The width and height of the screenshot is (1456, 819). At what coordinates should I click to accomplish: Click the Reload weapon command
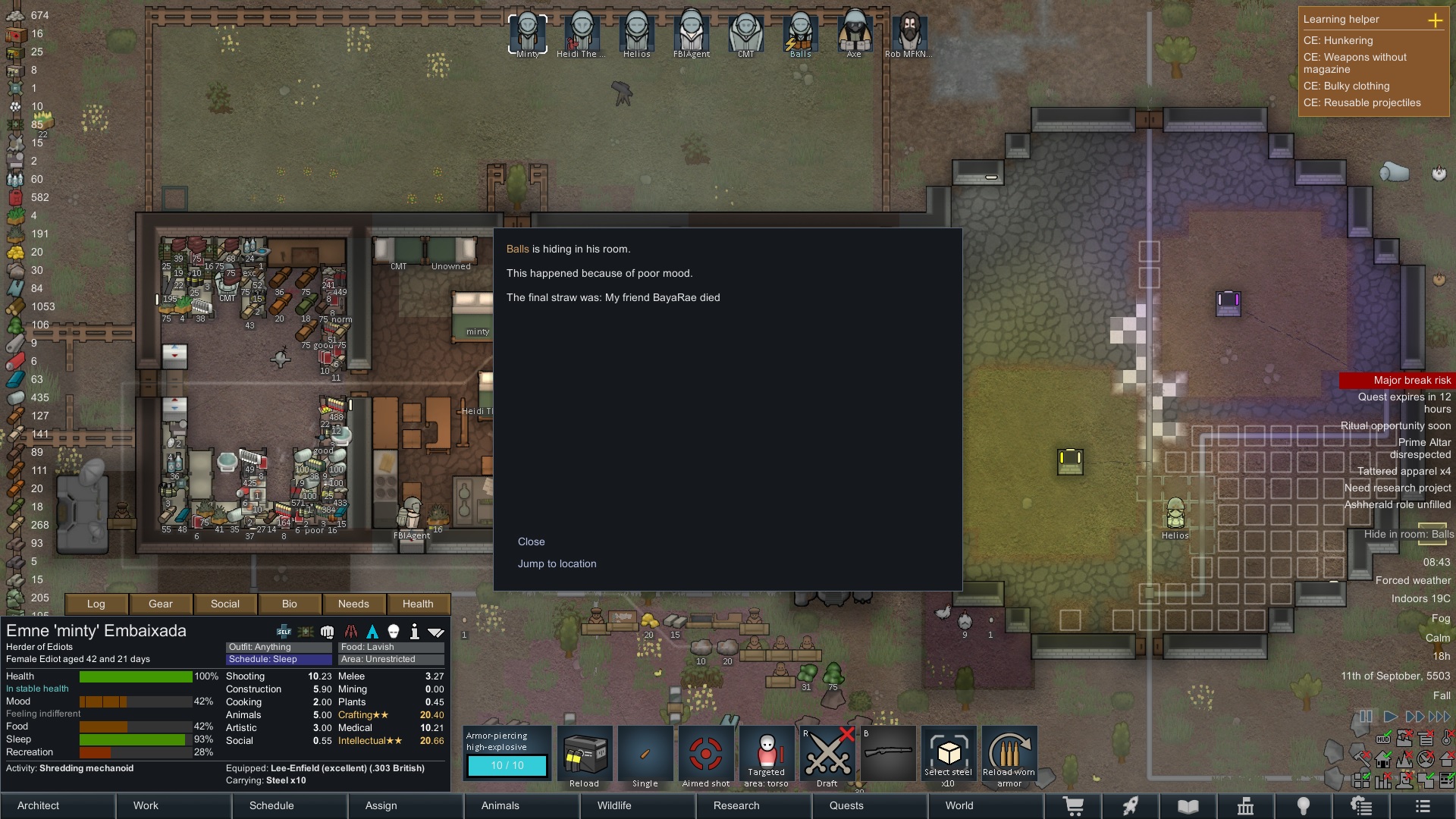pos(584,755)
